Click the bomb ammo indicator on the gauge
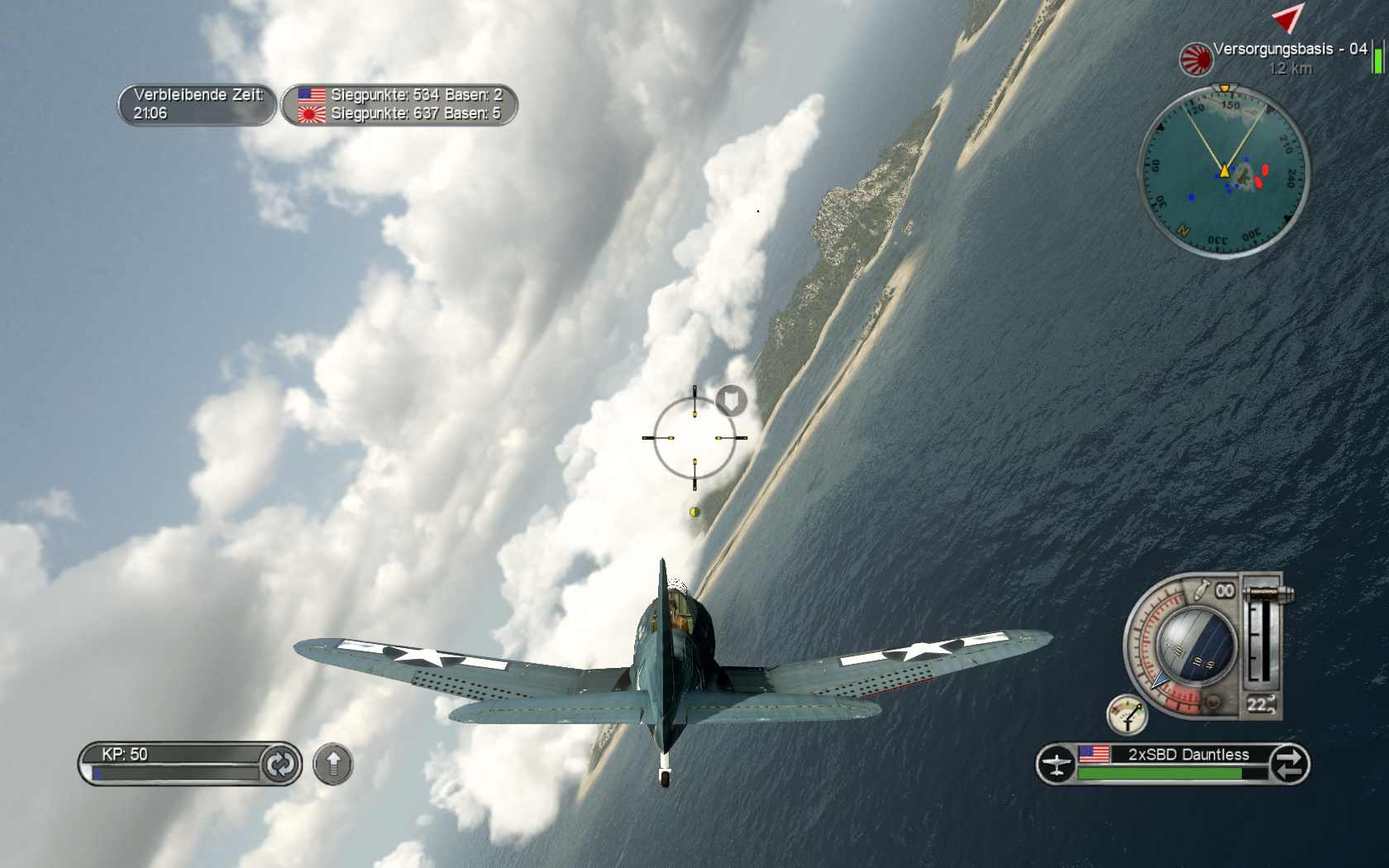This screenshot has width=1389, height=868. (x=1213, y=591)
